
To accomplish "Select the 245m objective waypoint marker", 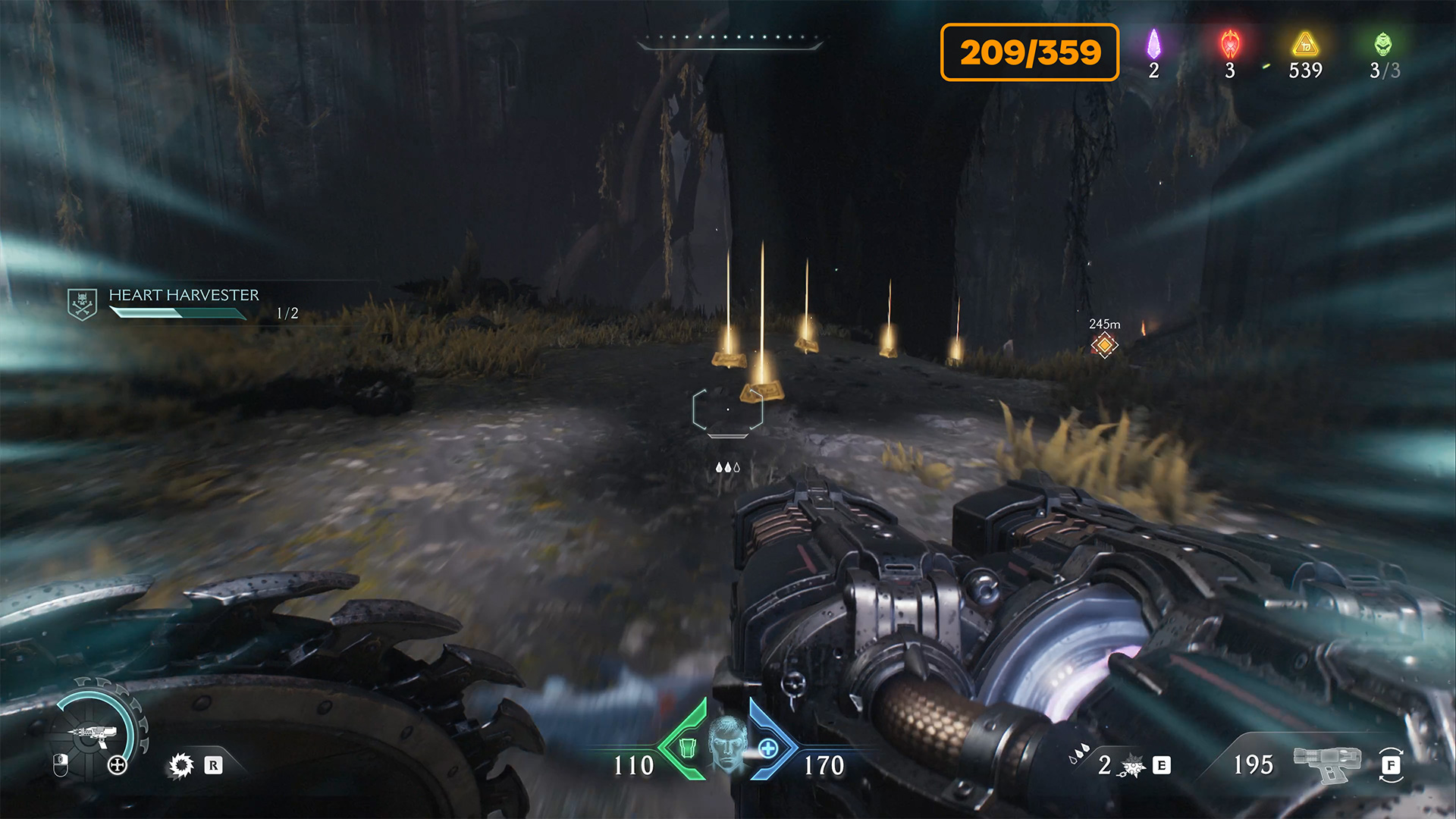I will pyautogui.click(x=1104, y=345).
